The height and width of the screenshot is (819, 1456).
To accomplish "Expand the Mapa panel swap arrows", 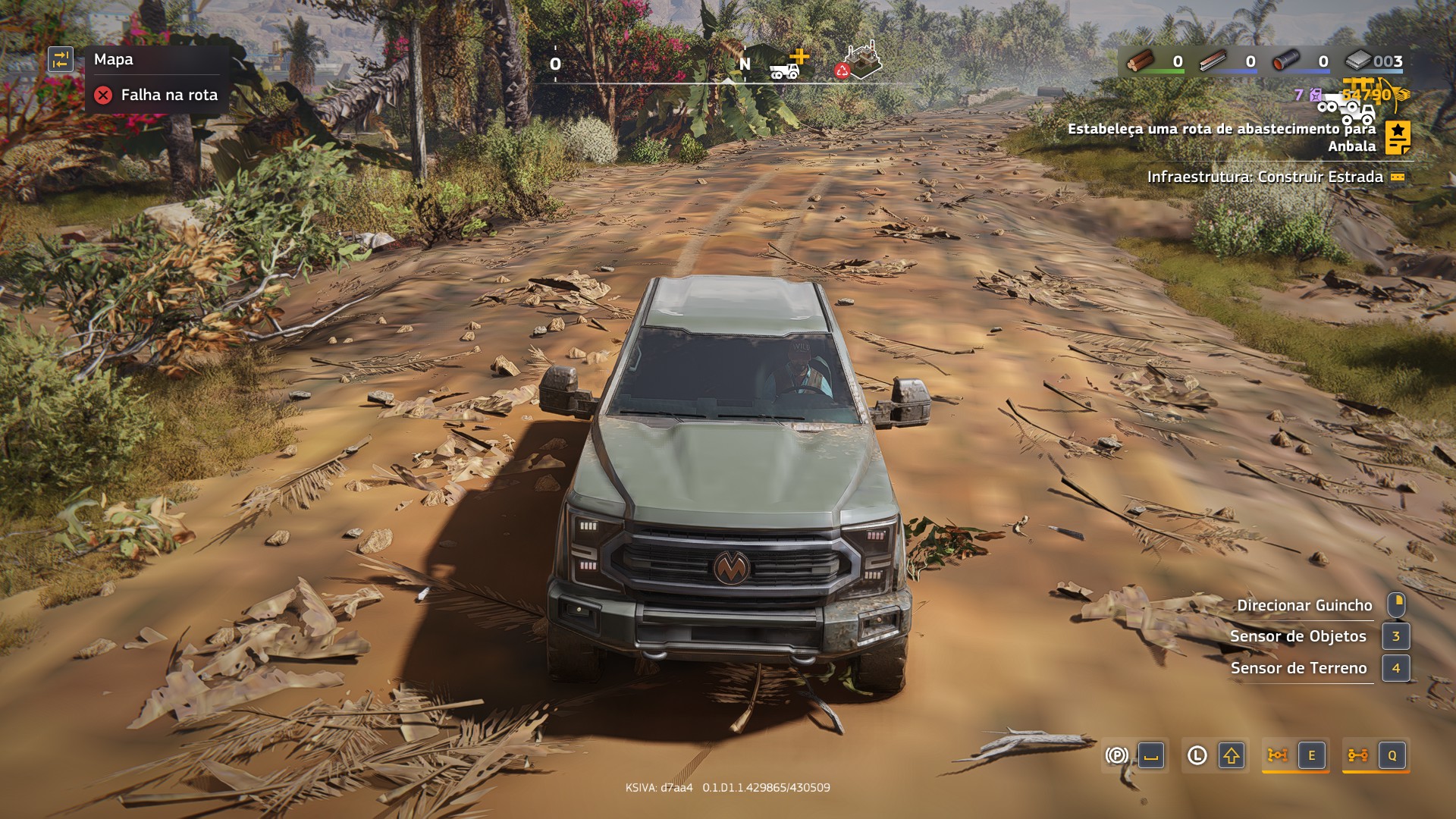I will pyautogui.click(x=62, y=59).
